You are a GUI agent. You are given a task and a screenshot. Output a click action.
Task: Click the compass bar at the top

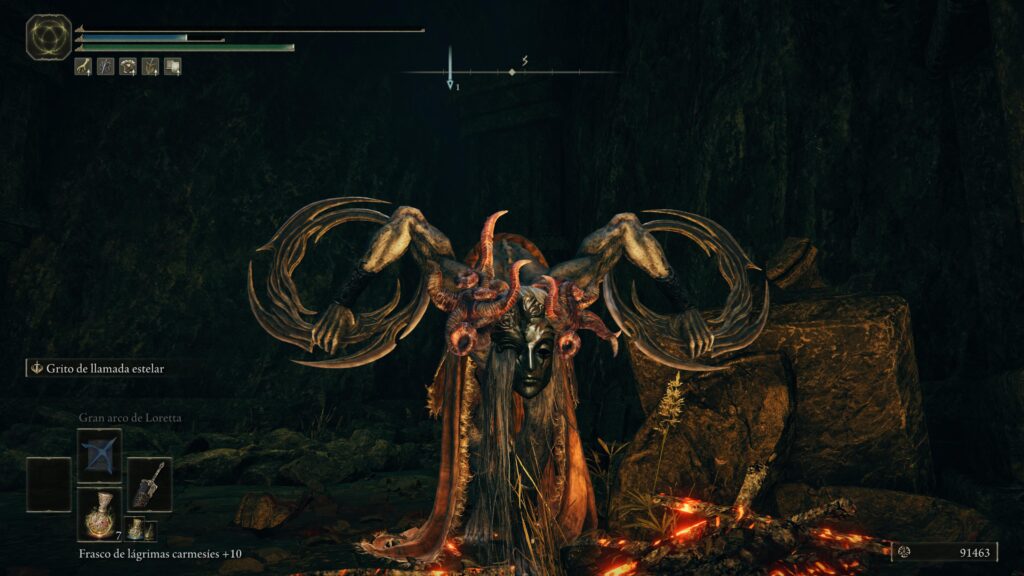511,72
